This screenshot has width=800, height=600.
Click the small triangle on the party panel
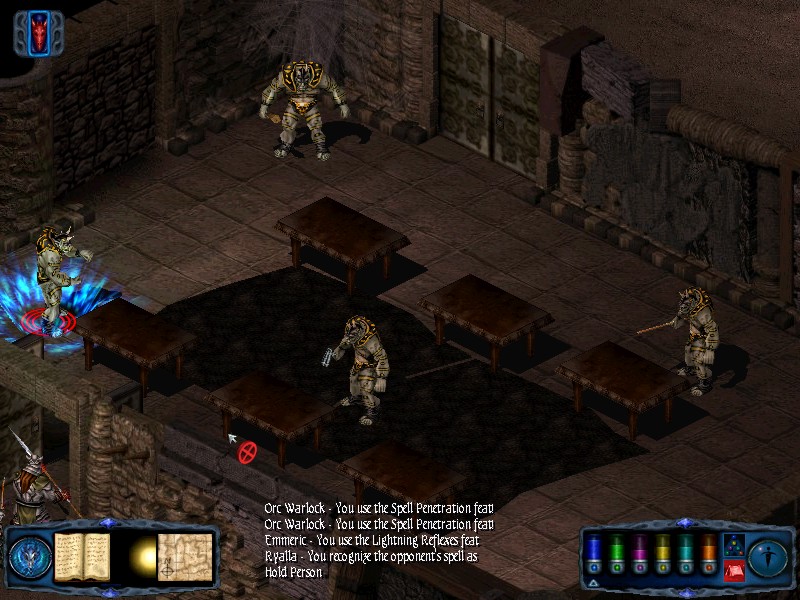[x=593, y=581]
